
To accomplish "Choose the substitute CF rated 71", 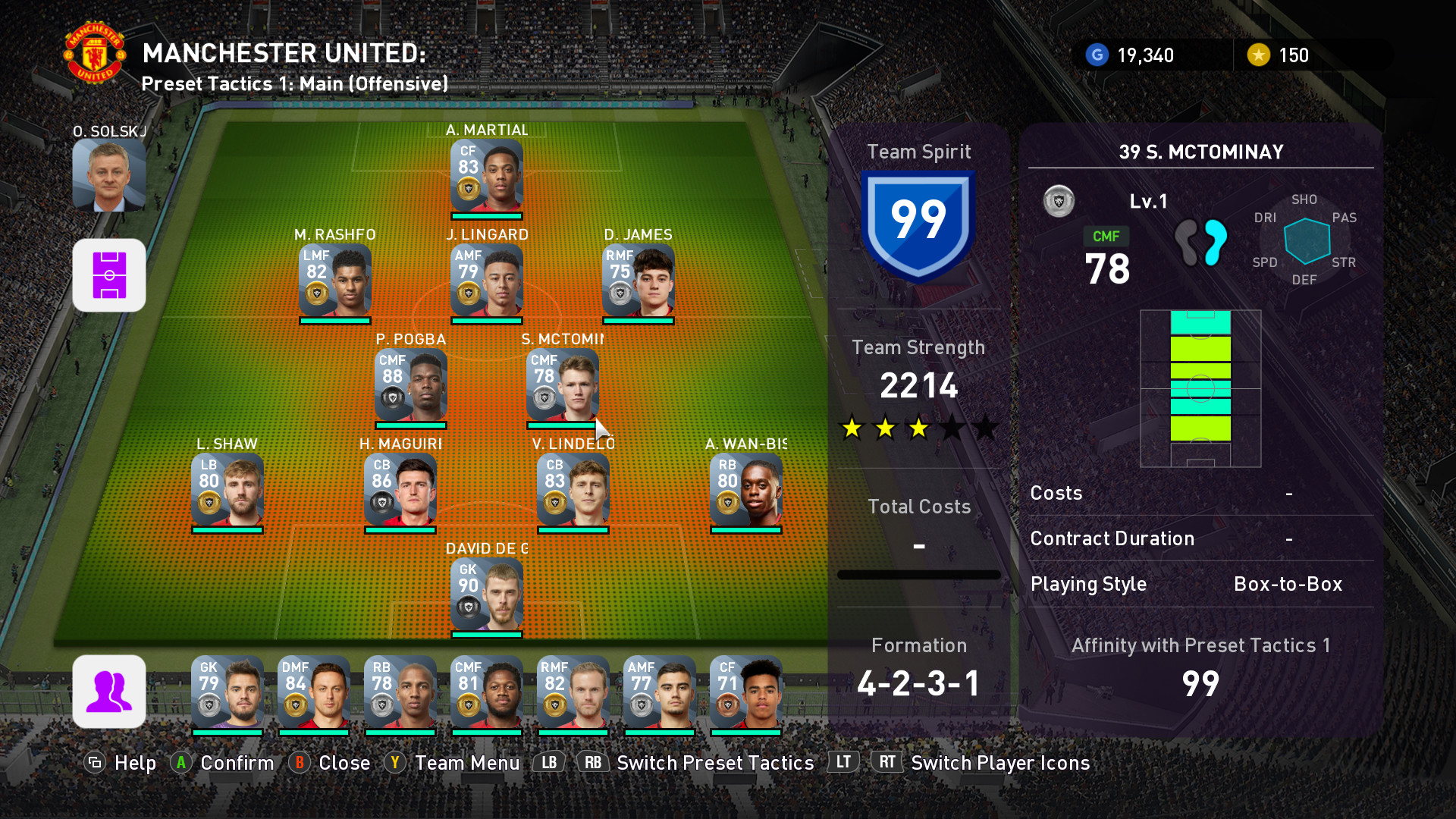I will (745, 692).
